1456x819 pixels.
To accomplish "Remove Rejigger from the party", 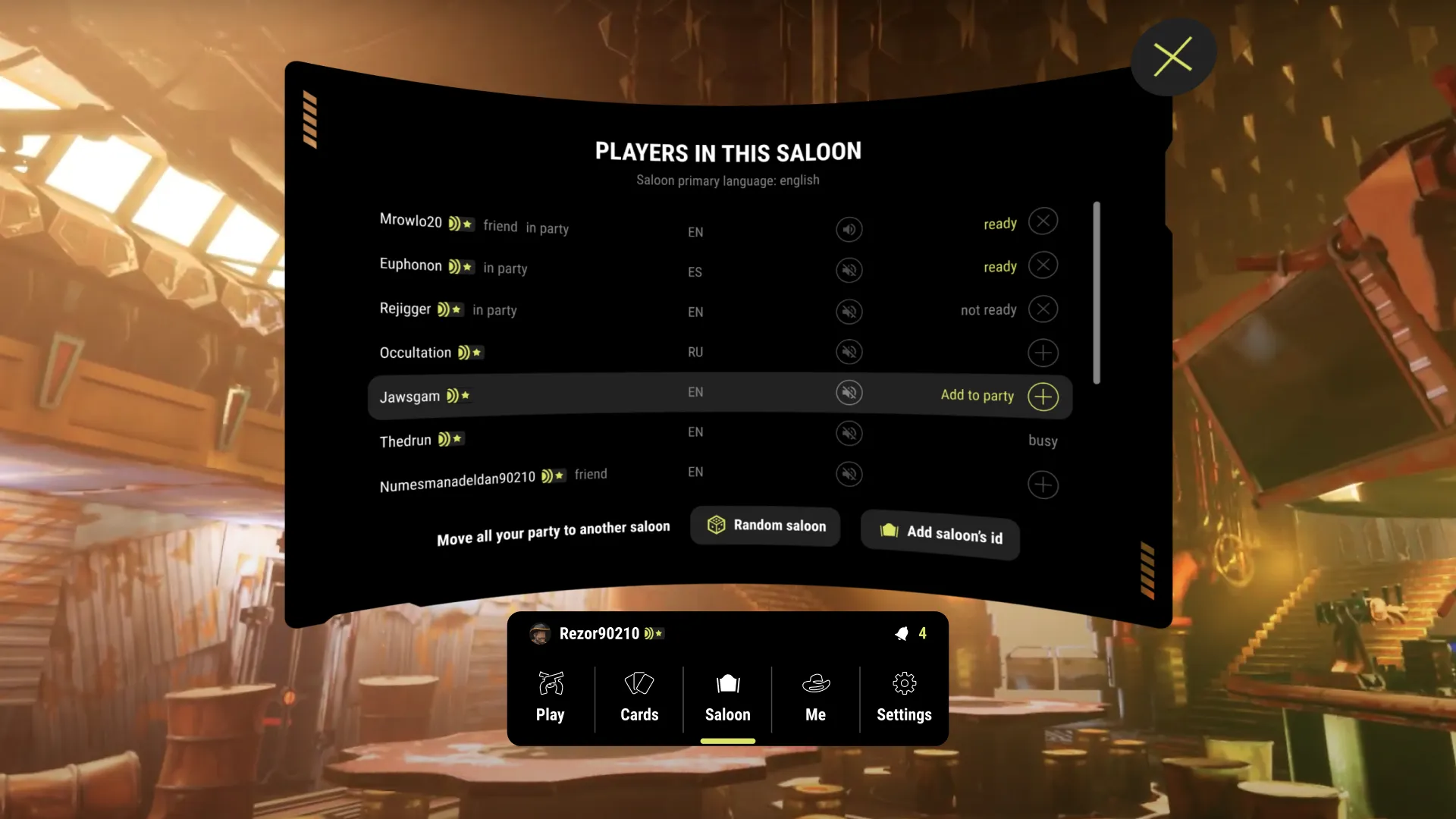I will coord(1043,309).
